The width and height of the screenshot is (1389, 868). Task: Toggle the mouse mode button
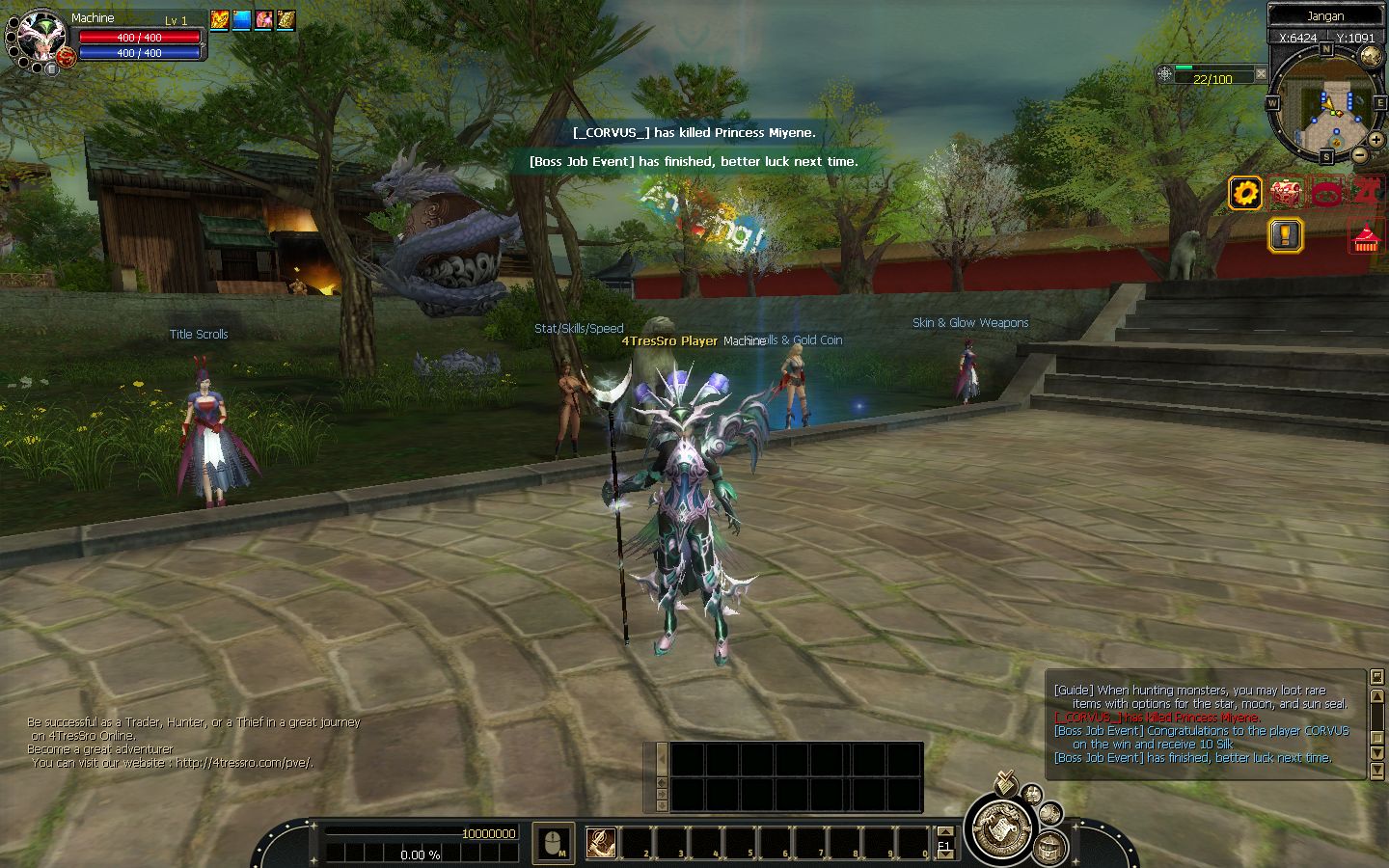(553, 843)
